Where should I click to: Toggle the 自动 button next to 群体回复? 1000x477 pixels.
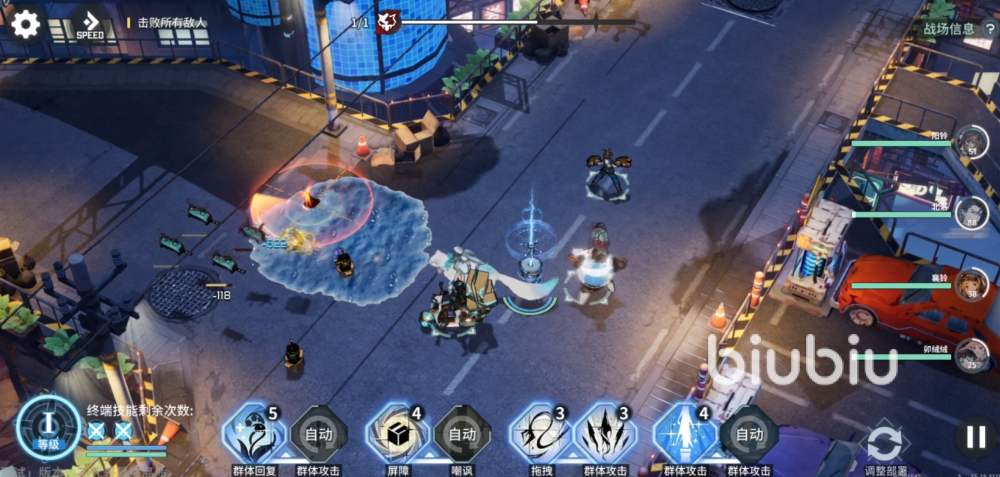coord(318,434)
